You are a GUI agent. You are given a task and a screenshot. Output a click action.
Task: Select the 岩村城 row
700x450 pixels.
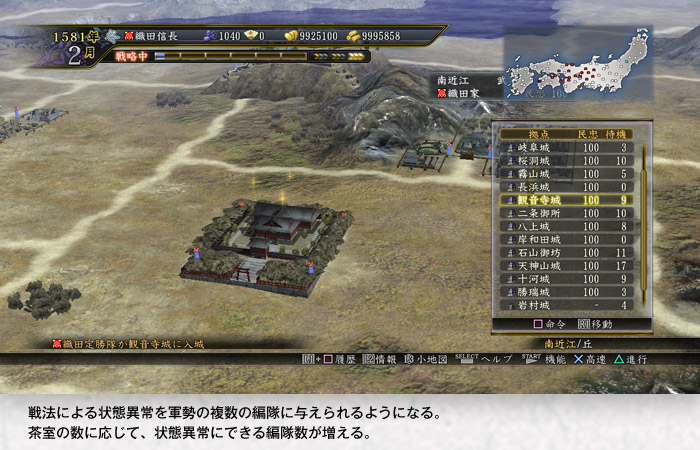pyautogui.click(x=565, y=304)
